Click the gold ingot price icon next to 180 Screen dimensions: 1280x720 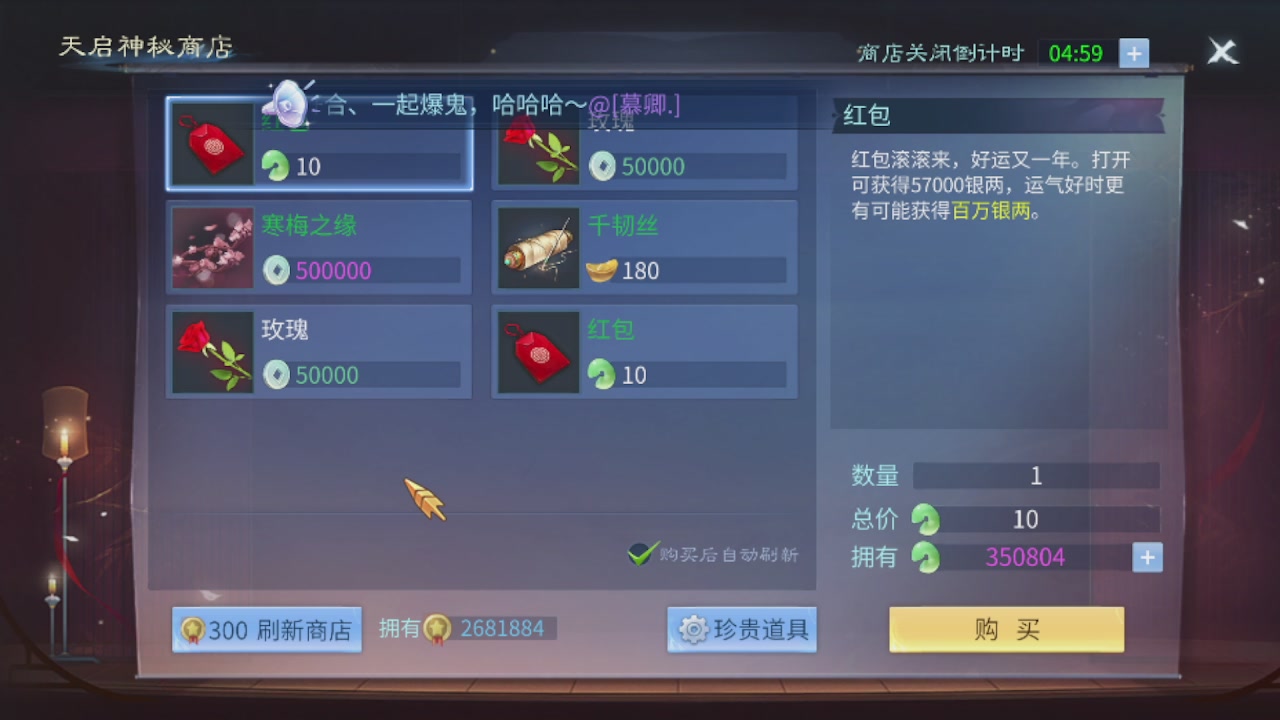tap(601, 271)
